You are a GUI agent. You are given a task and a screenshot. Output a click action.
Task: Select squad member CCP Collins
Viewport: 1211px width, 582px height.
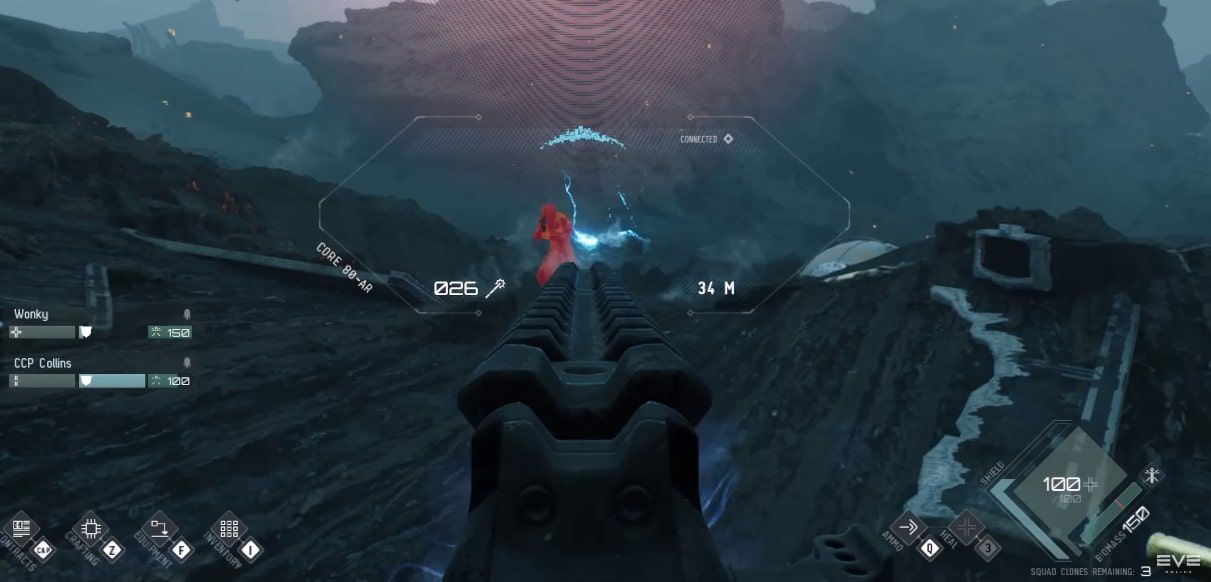pos(43,363)
